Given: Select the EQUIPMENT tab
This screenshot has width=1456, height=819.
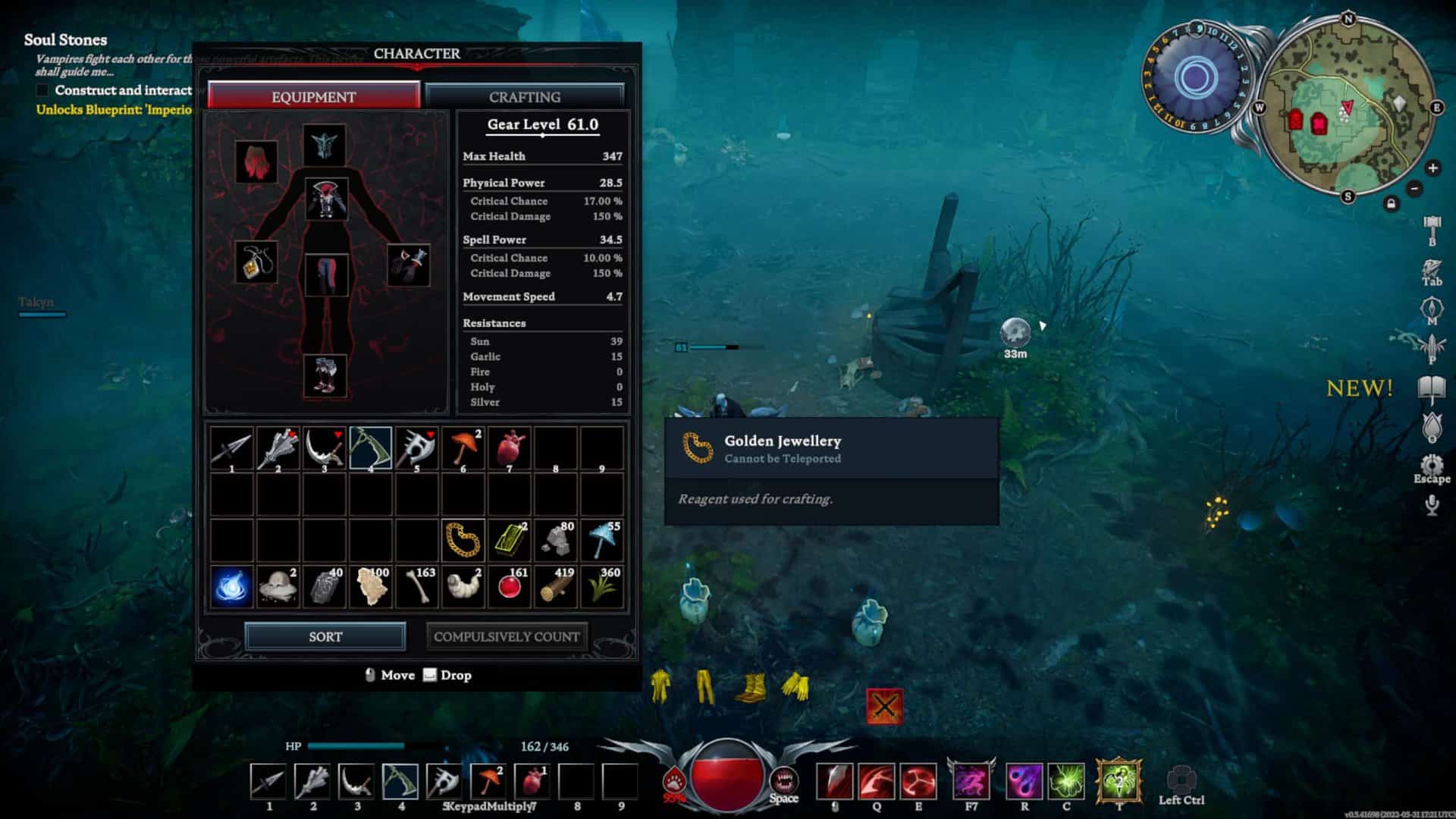Looking at the screenshot, I should pyautogui.click(x=313, y=96).
